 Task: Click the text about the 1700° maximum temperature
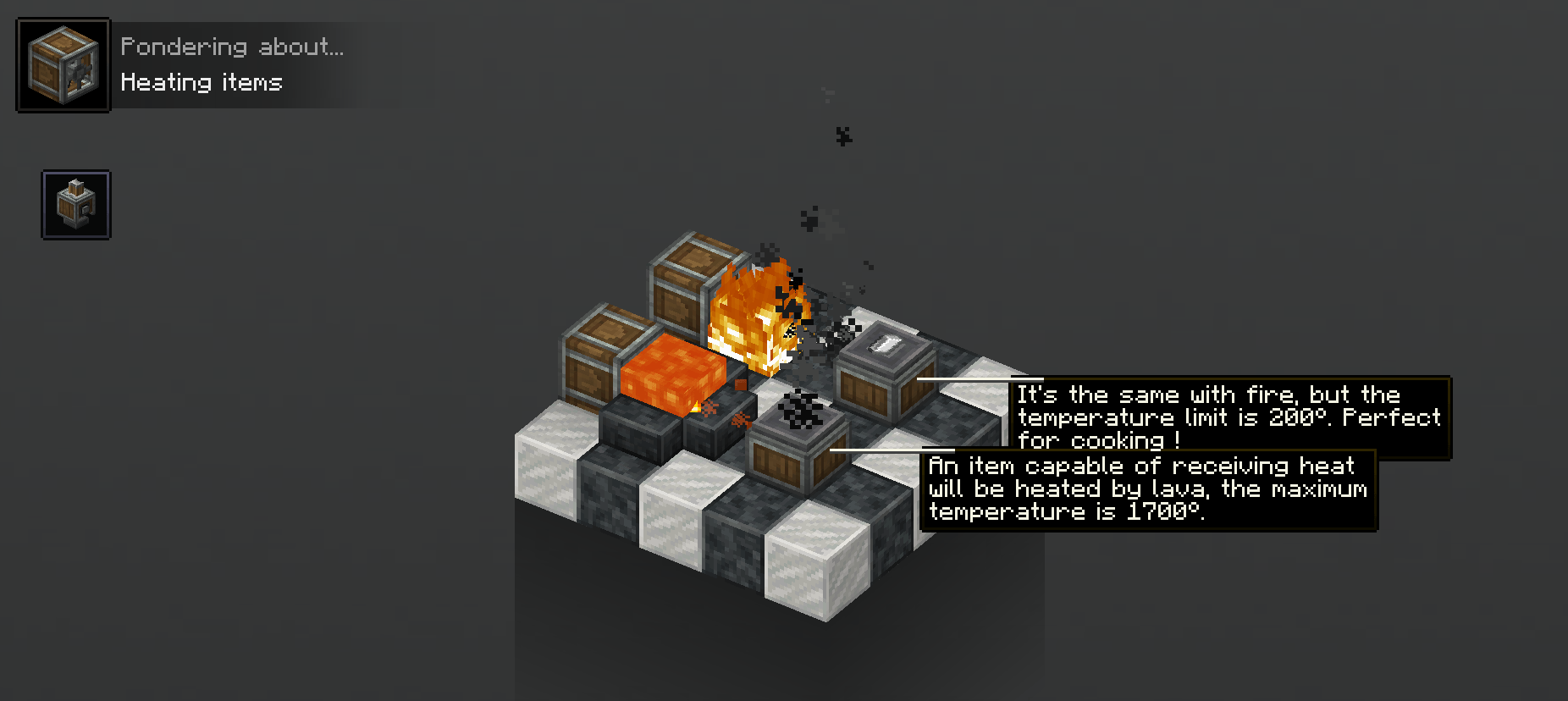click(1147, 488)
